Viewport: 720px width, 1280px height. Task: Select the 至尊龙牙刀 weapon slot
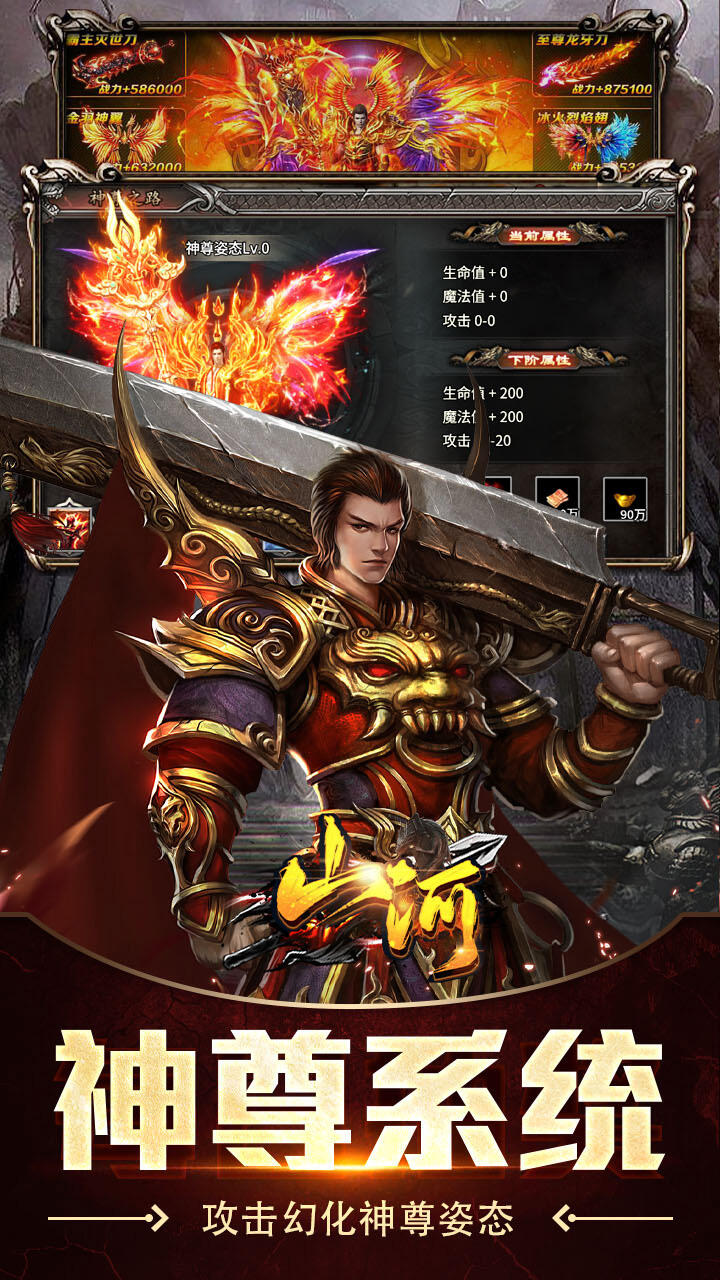594,65
